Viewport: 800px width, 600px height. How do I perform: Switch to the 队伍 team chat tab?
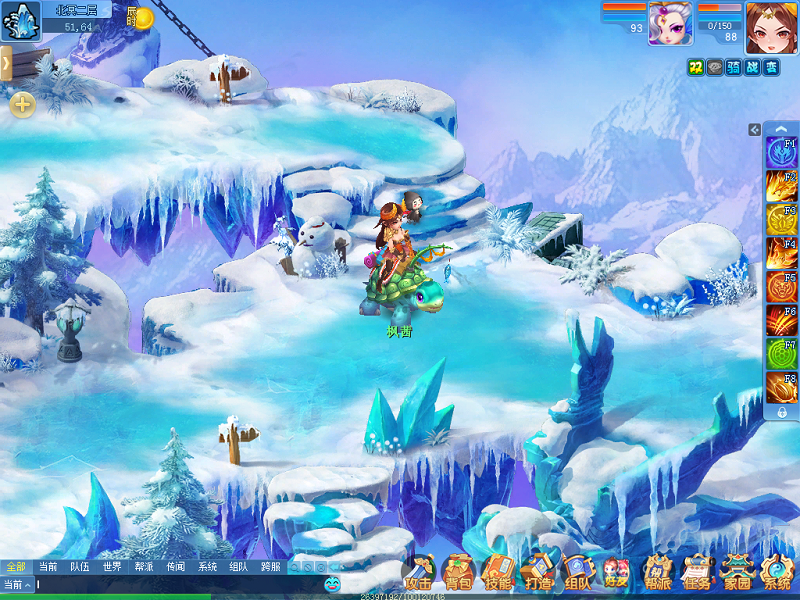pos(80,566)
